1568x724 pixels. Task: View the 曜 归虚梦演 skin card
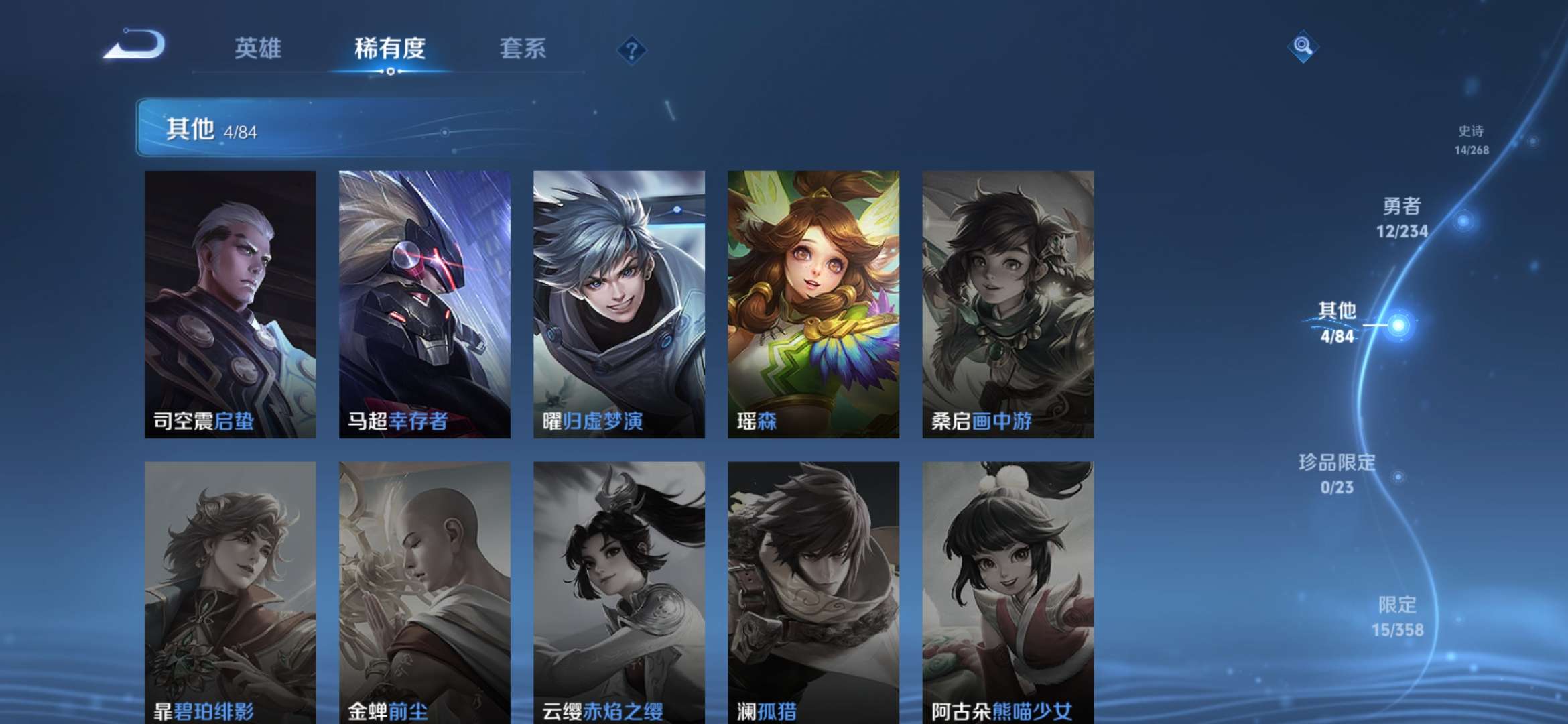618,304
